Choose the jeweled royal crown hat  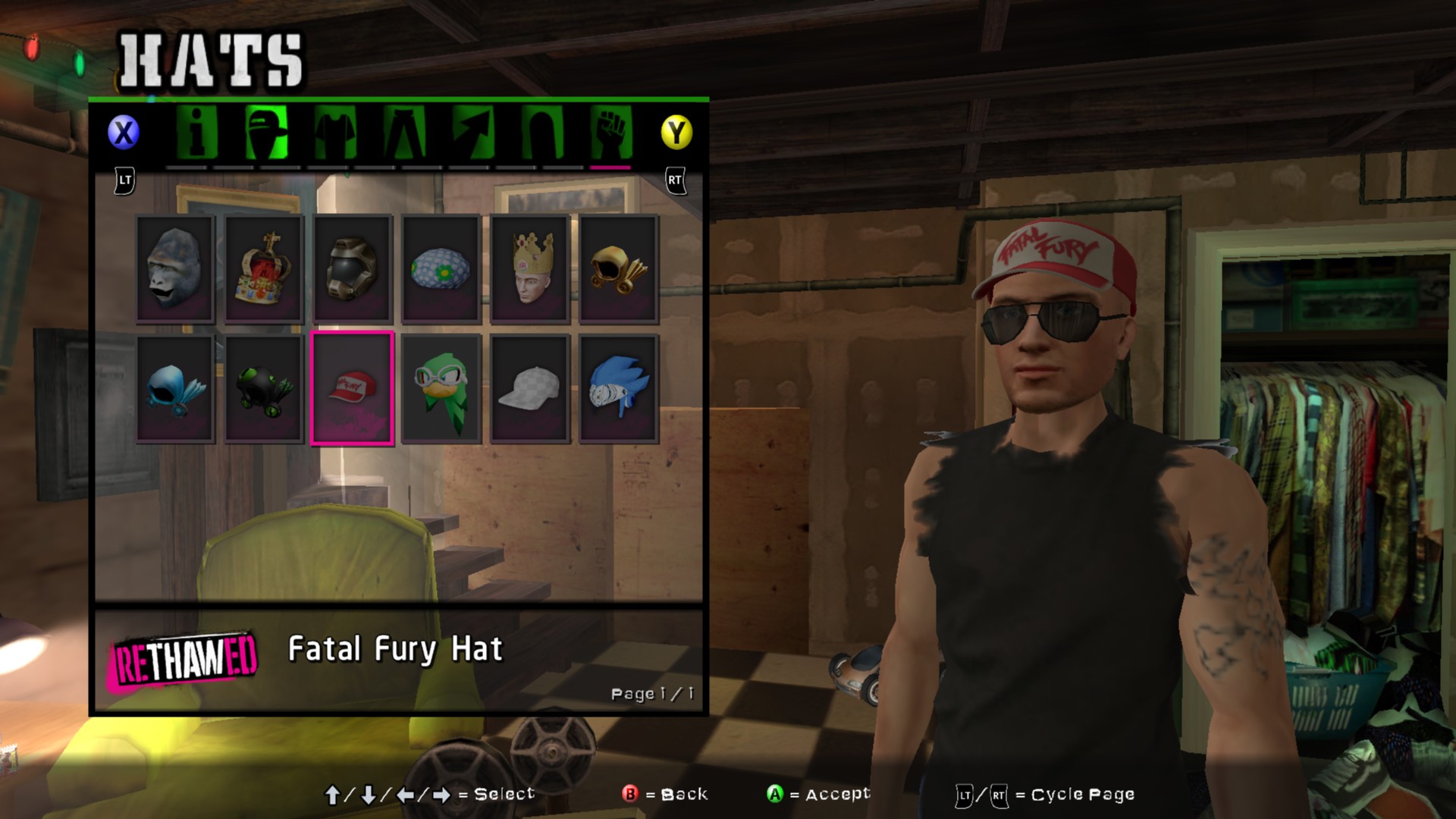click(264, 269)
